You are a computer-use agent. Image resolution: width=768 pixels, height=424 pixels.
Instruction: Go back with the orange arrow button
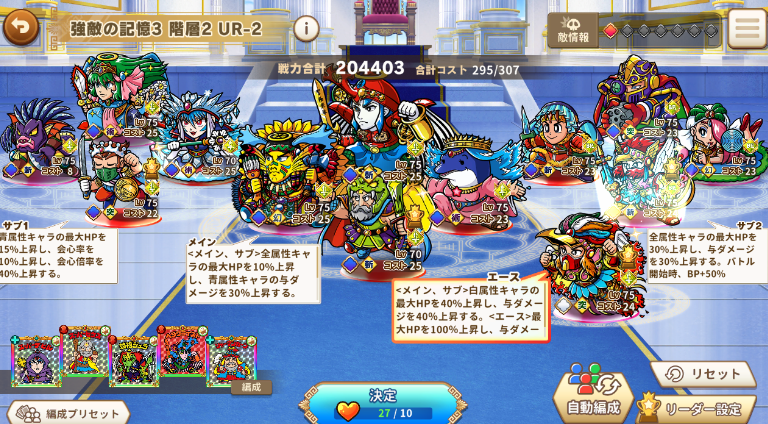19,27
